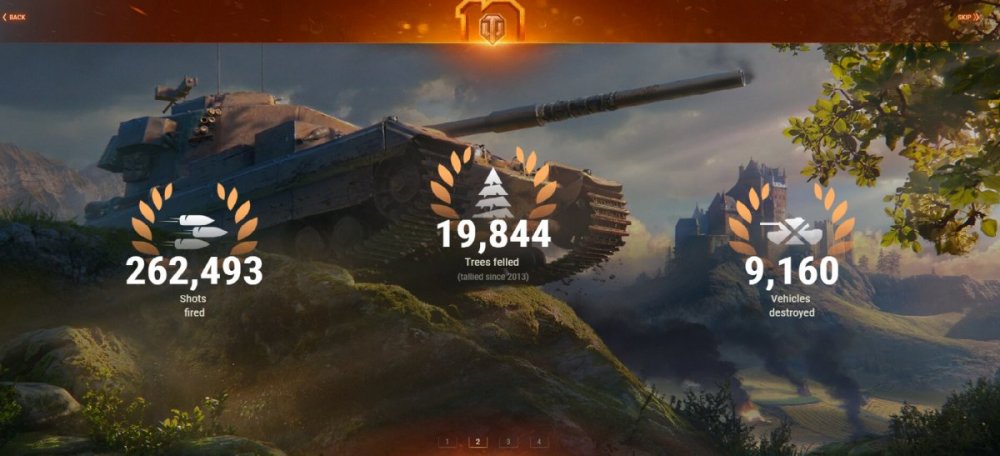The image size is (1000, 456).
Task: Switch to page 3 of the recap
Action: (508, 440)
